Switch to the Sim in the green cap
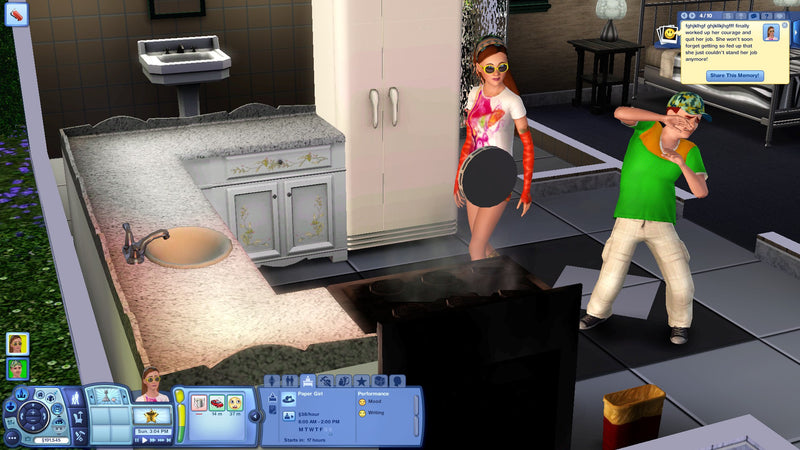800x450 pixels. click(x=17, y=369)
